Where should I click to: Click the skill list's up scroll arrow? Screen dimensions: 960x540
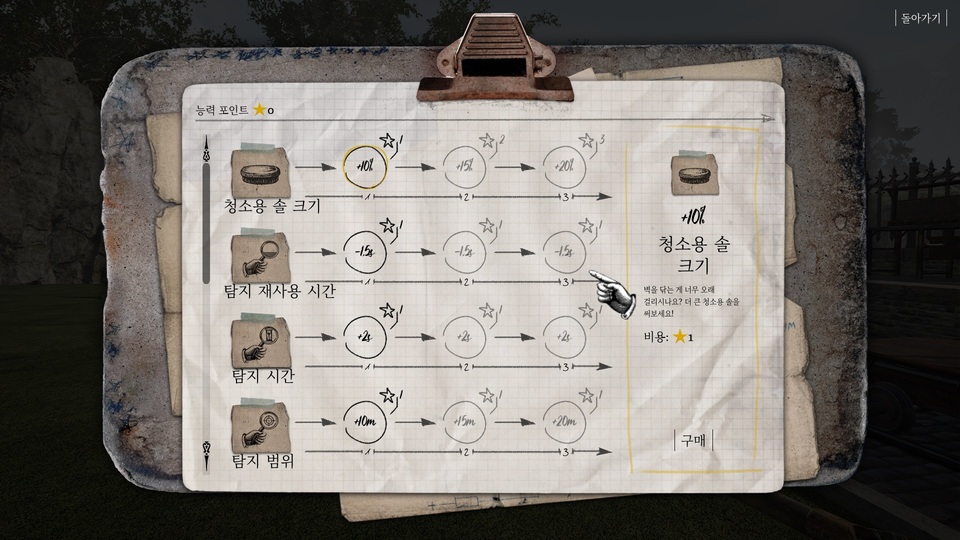(207, 148)
